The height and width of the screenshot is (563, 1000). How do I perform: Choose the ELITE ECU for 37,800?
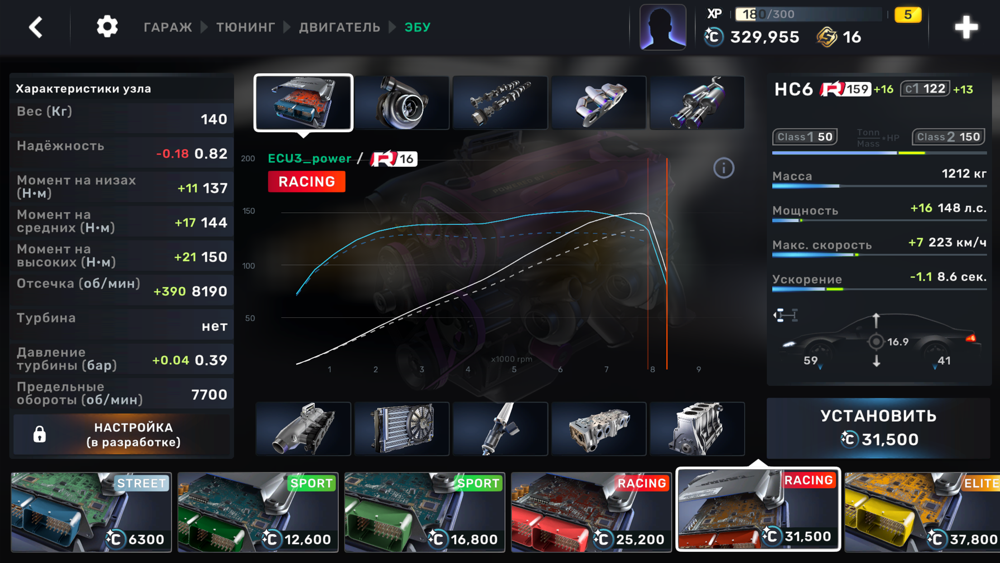pos(922,512)
